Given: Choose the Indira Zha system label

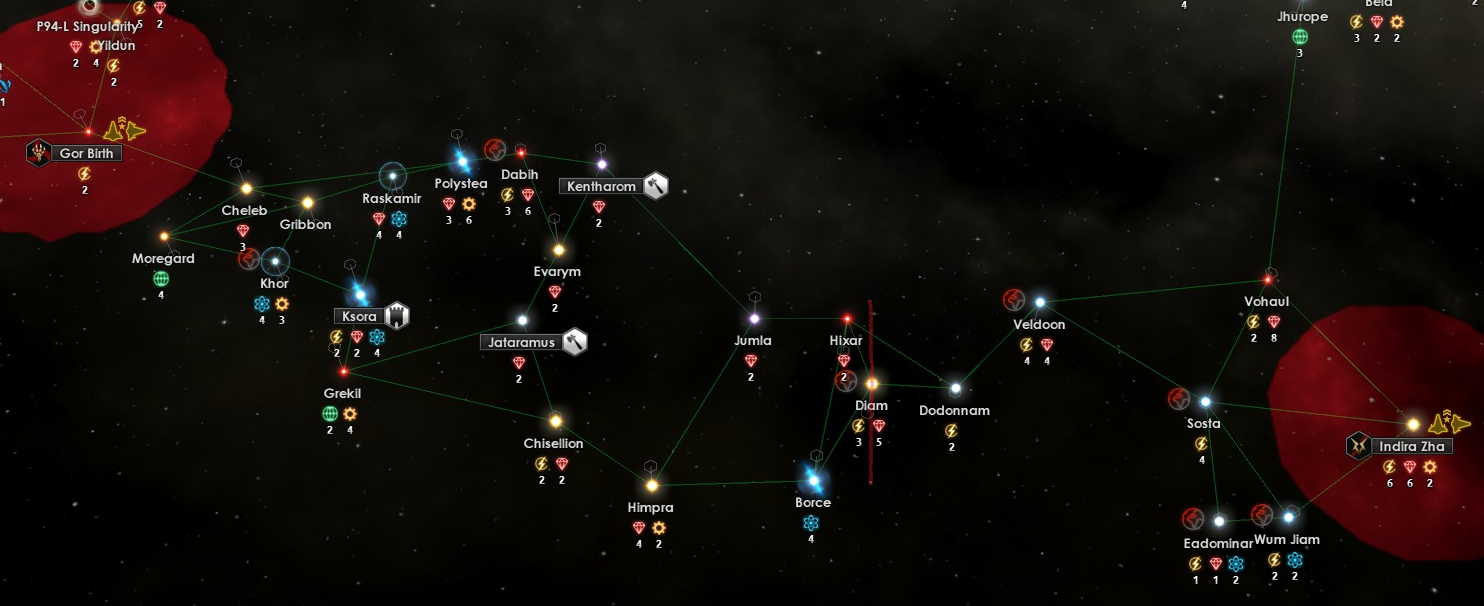Looking at the screenshot, I should (x=1410, y=446).
